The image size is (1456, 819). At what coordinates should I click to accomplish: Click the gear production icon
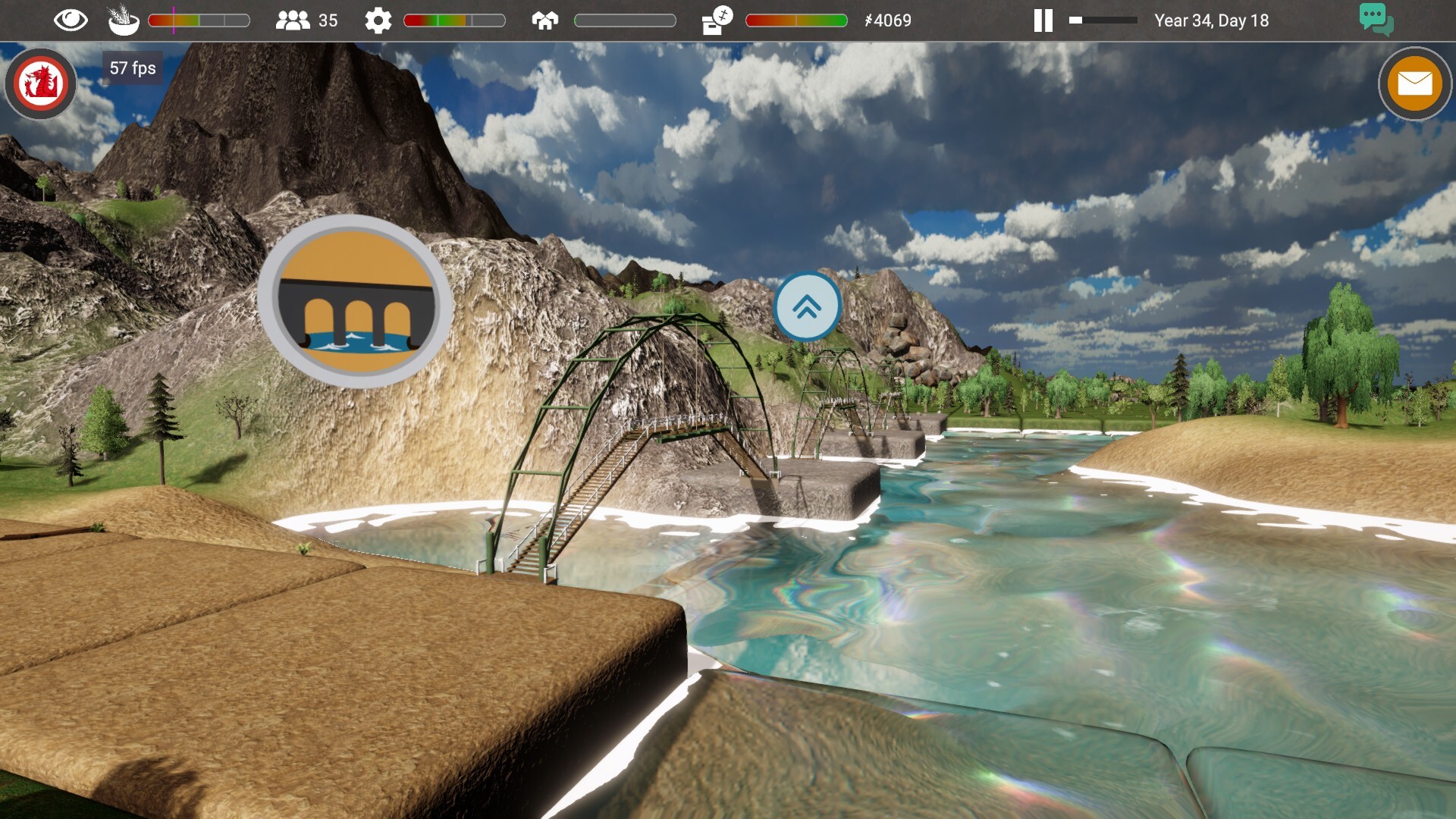pyautogui.click(x=378, y=20)
